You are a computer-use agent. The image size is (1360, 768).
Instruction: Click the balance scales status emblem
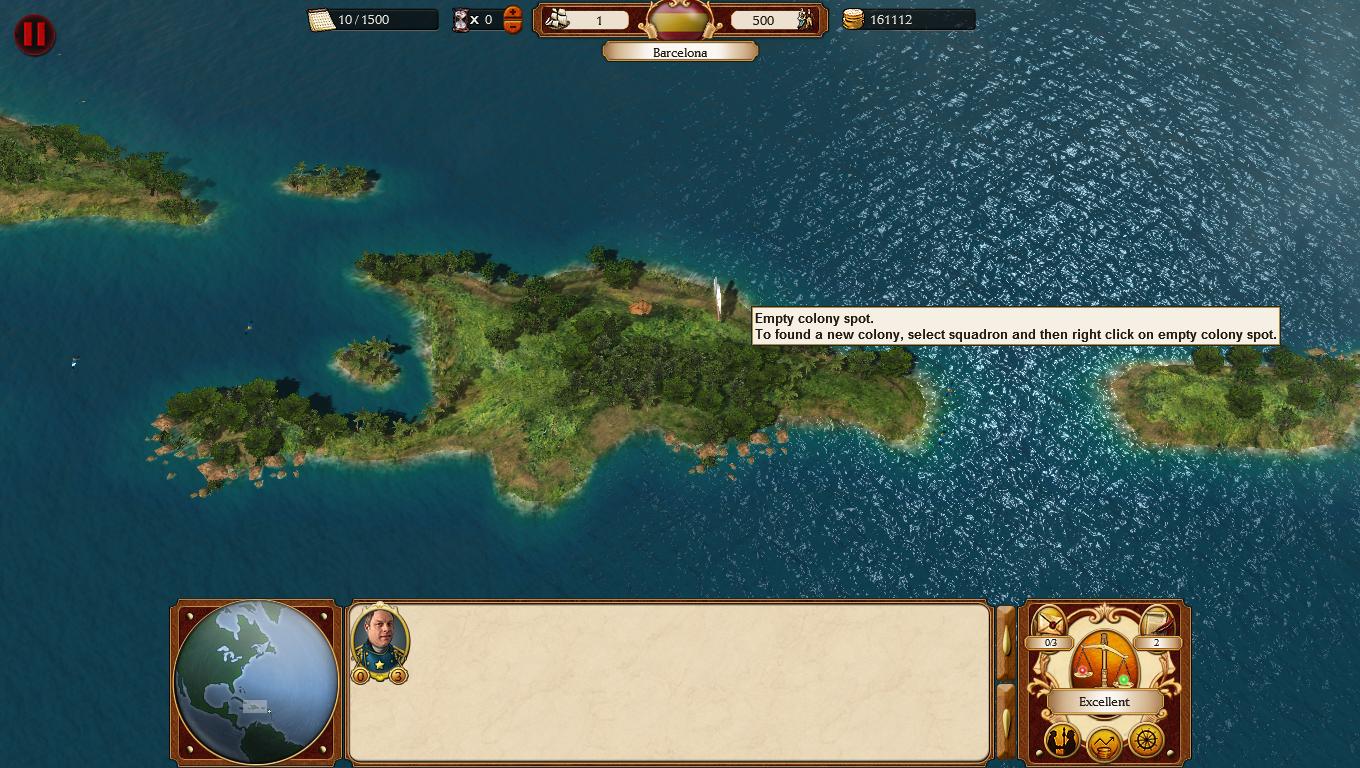point(1103,660)
